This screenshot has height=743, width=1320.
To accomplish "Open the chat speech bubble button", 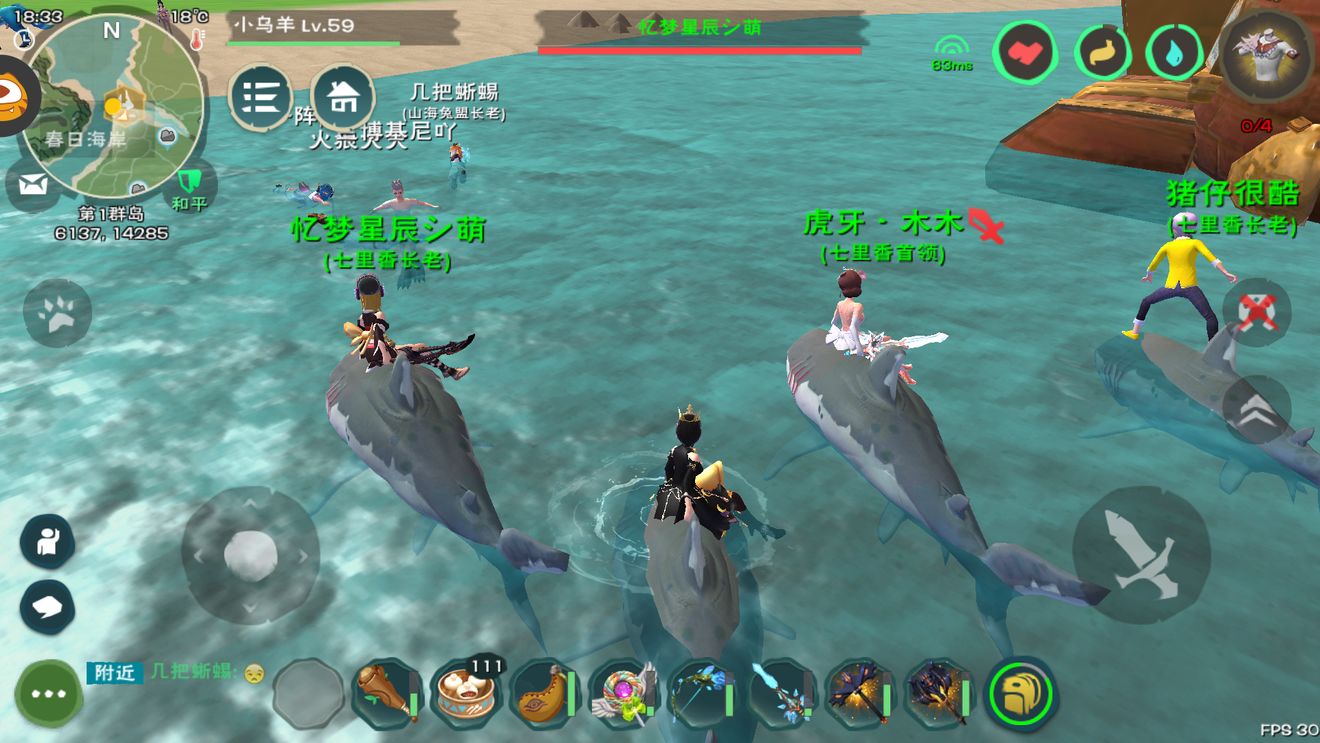I will point(47,607).
